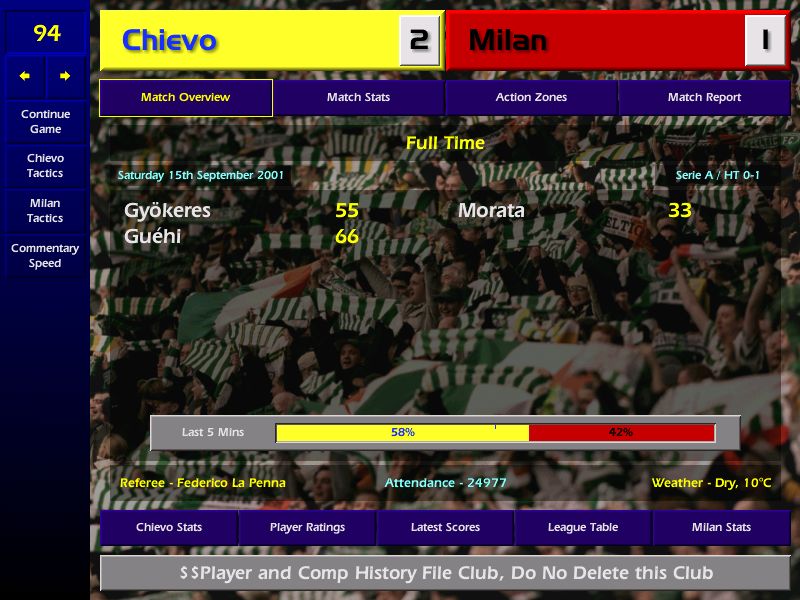Click the left yellow arrow button
Viewport: 800px width, 600px height.
pos(25,76)
